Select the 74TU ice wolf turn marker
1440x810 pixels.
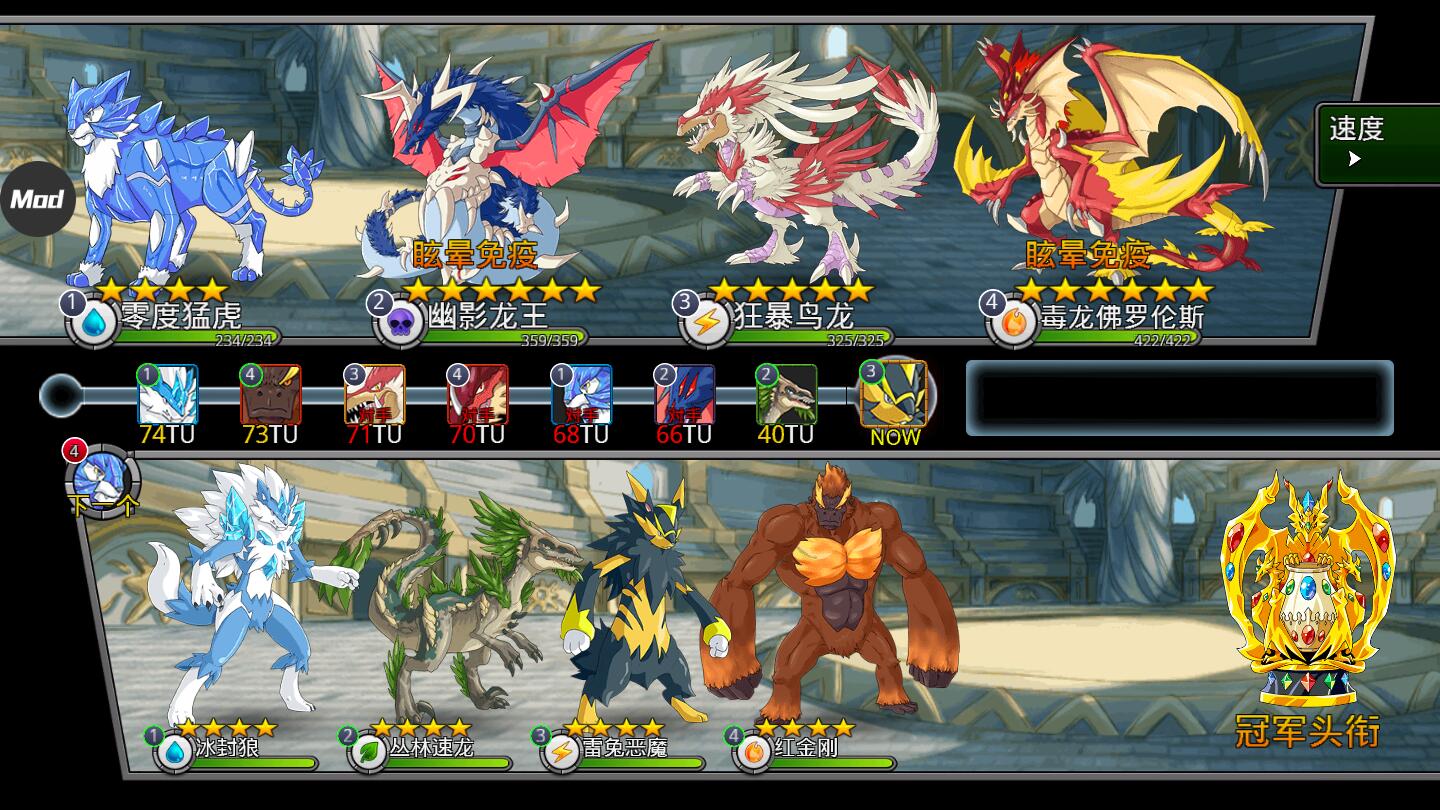[168, 395]
